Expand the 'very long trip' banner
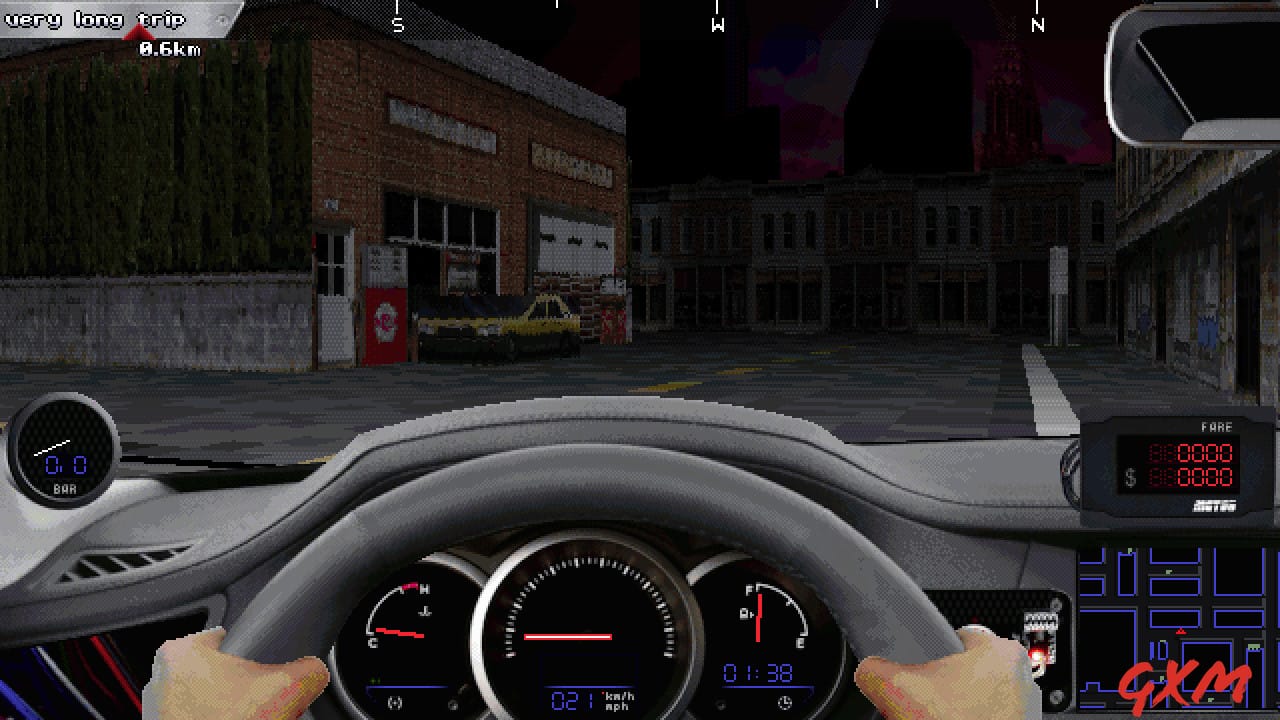The height and width of the screenshot is (720, 1280). pyautogui.click(x=95, y=17)
